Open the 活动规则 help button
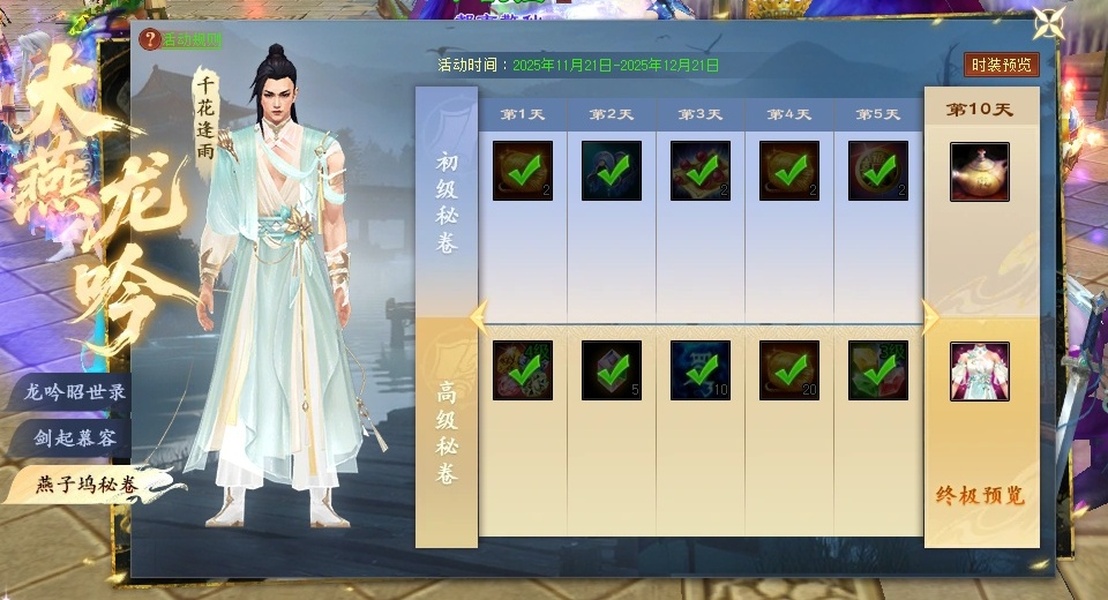 tap(181, 40)
